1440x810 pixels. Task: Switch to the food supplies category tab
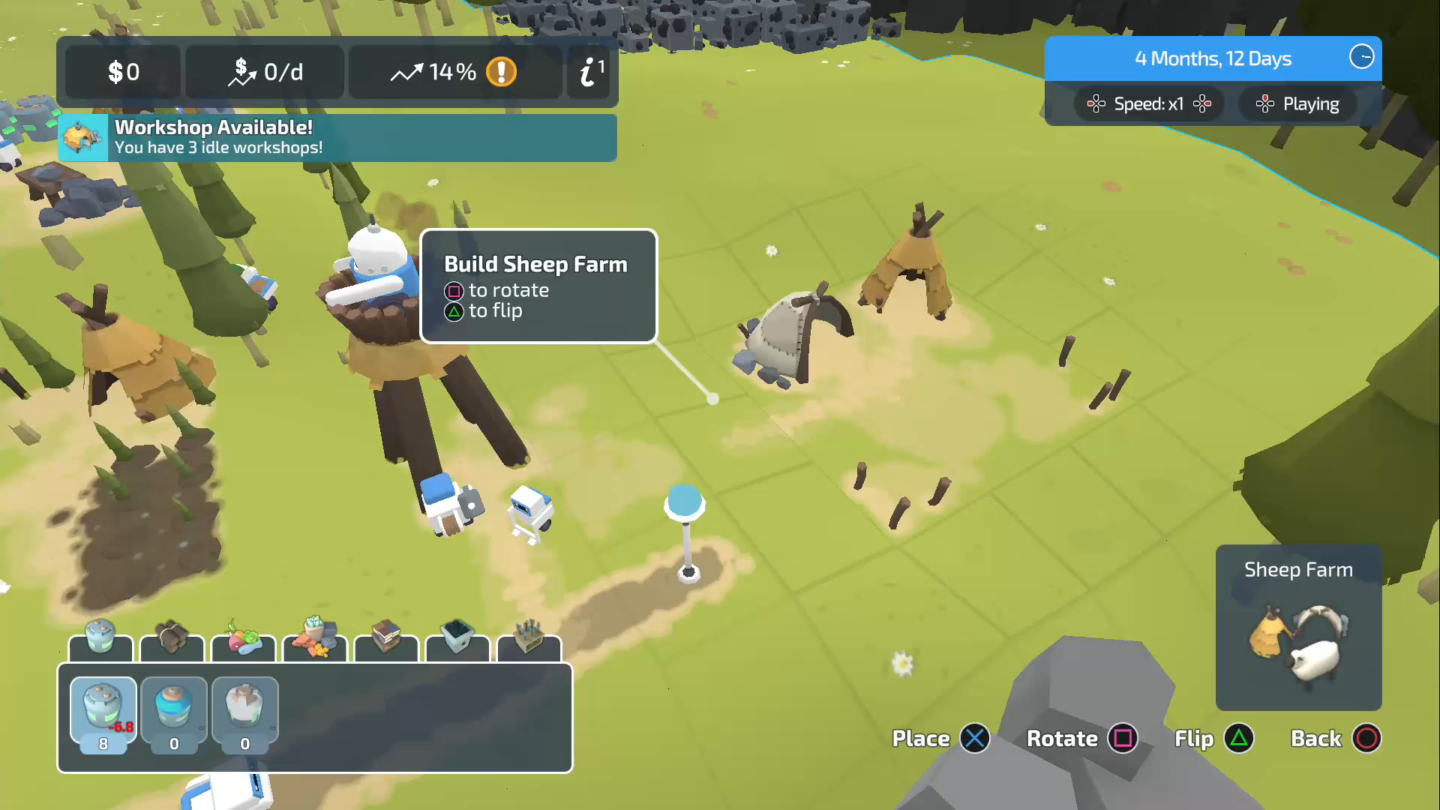click(x=243, y=640)
